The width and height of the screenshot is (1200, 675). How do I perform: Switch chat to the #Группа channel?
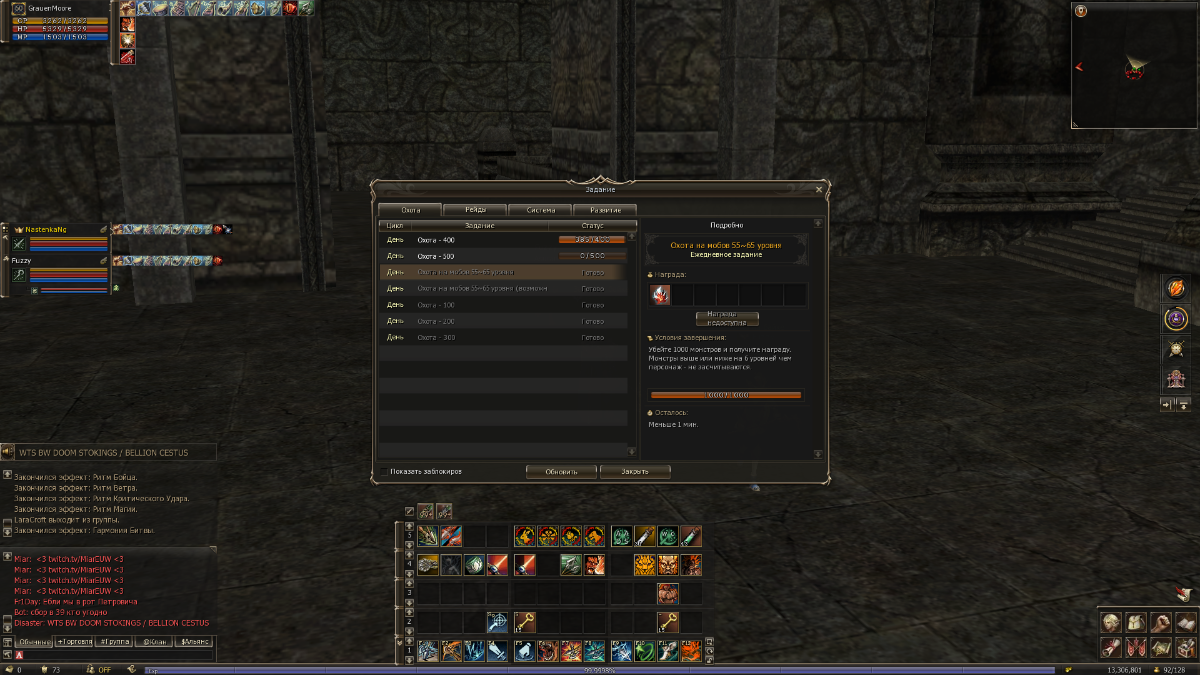pyautogui.click(x=113, y=641)
